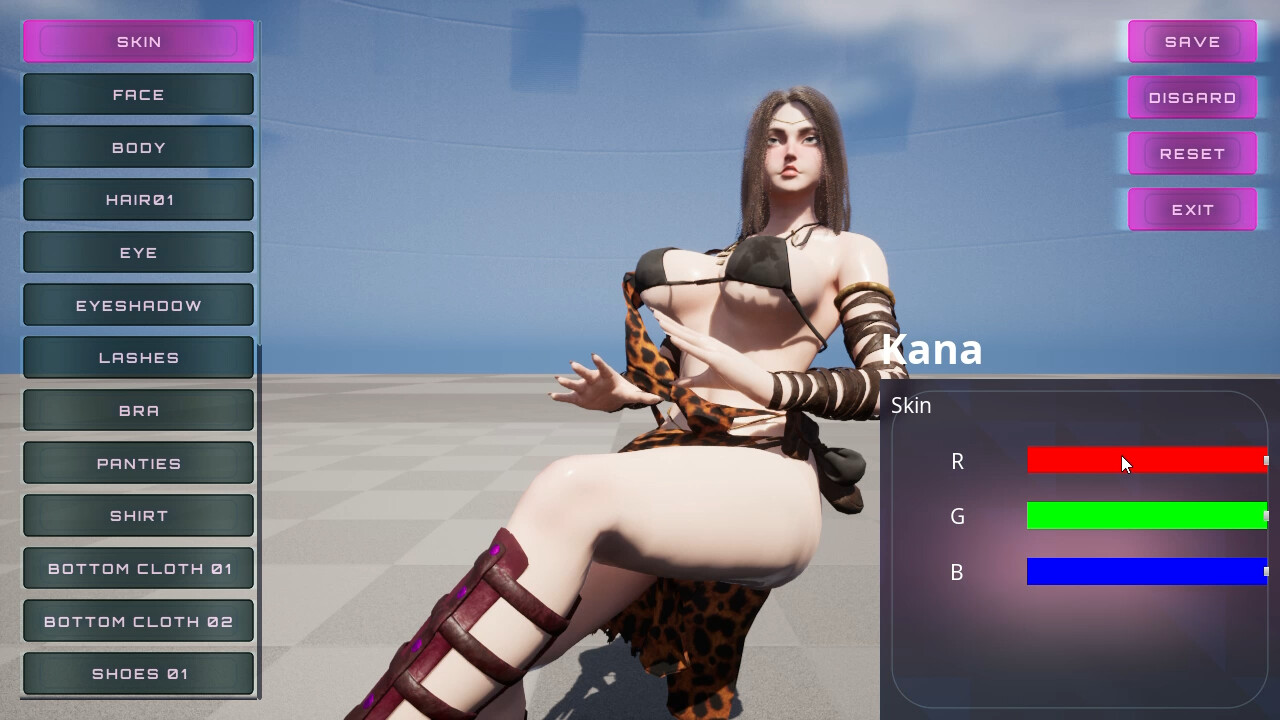Viewport: 1280px width, 720px height.
Task: Open the EYESHADOW customization options
Action: click(x=138, y=304)
